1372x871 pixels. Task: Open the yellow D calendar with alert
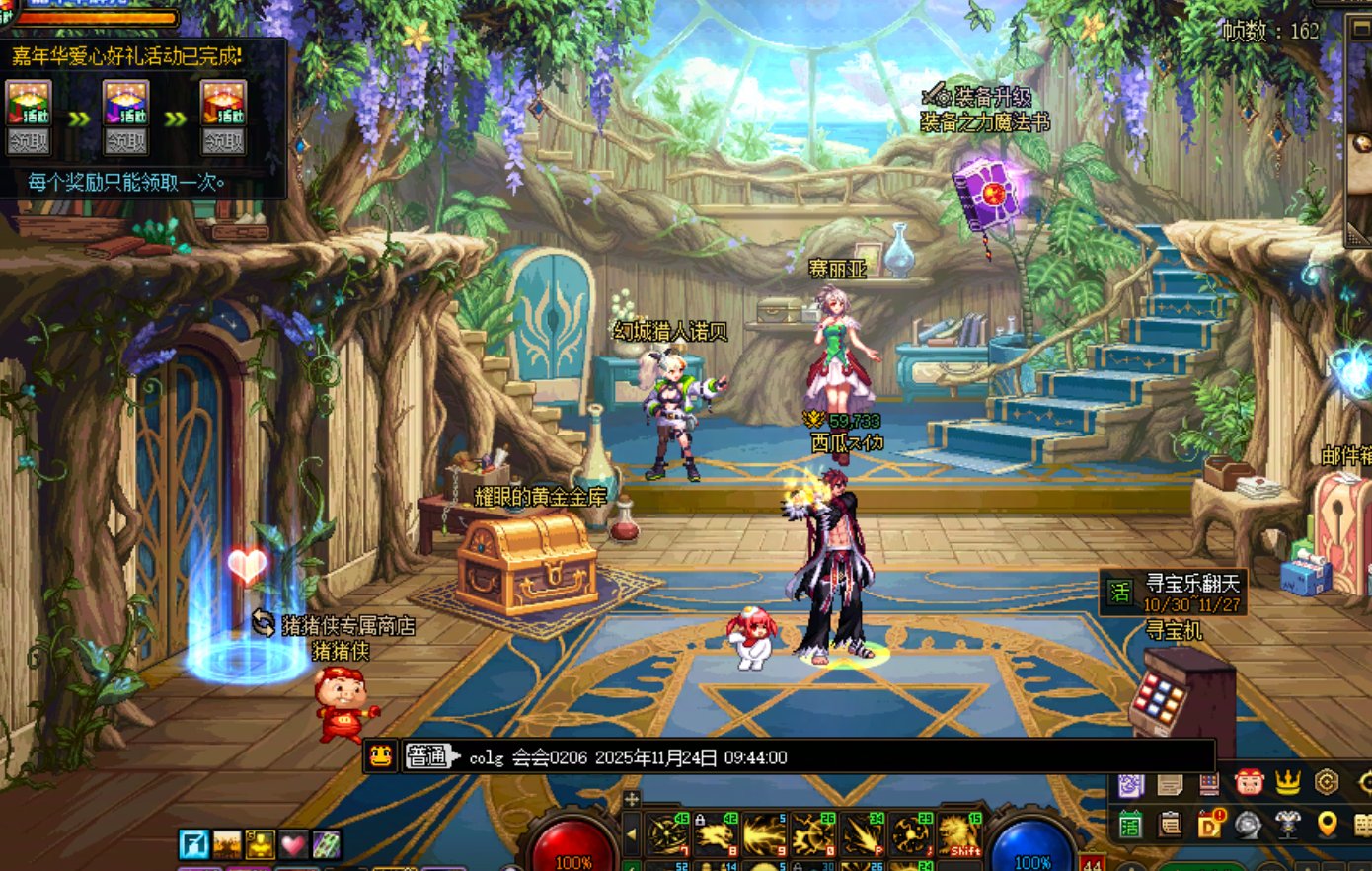[1209, 825]
